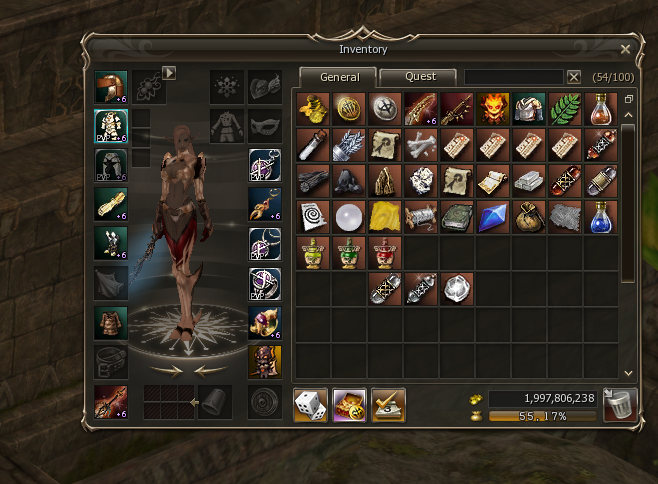
Task: Select the white pearl orb item
Action: [347, 217]
